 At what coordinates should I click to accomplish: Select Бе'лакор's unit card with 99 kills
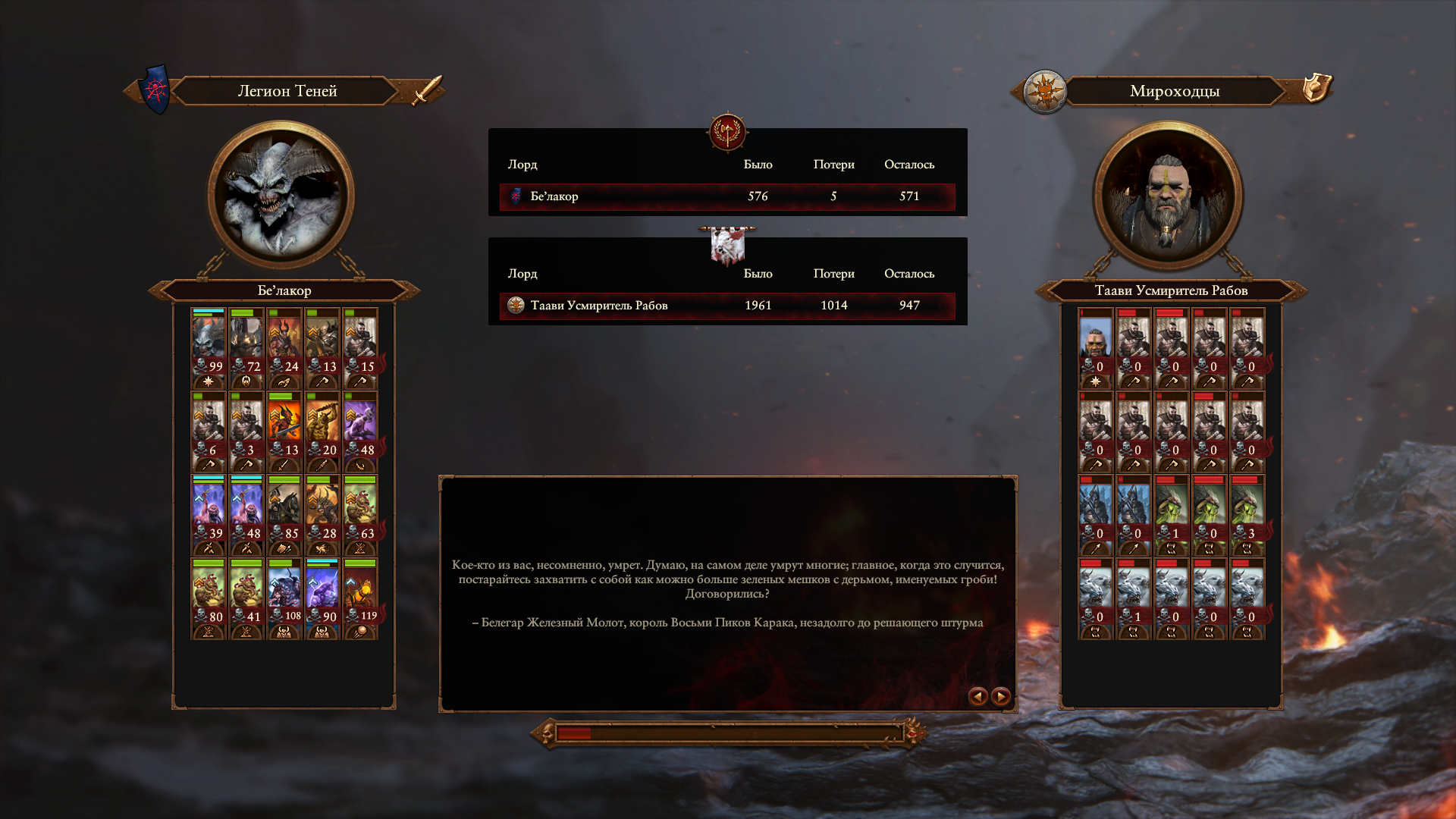tap(209, 347)
